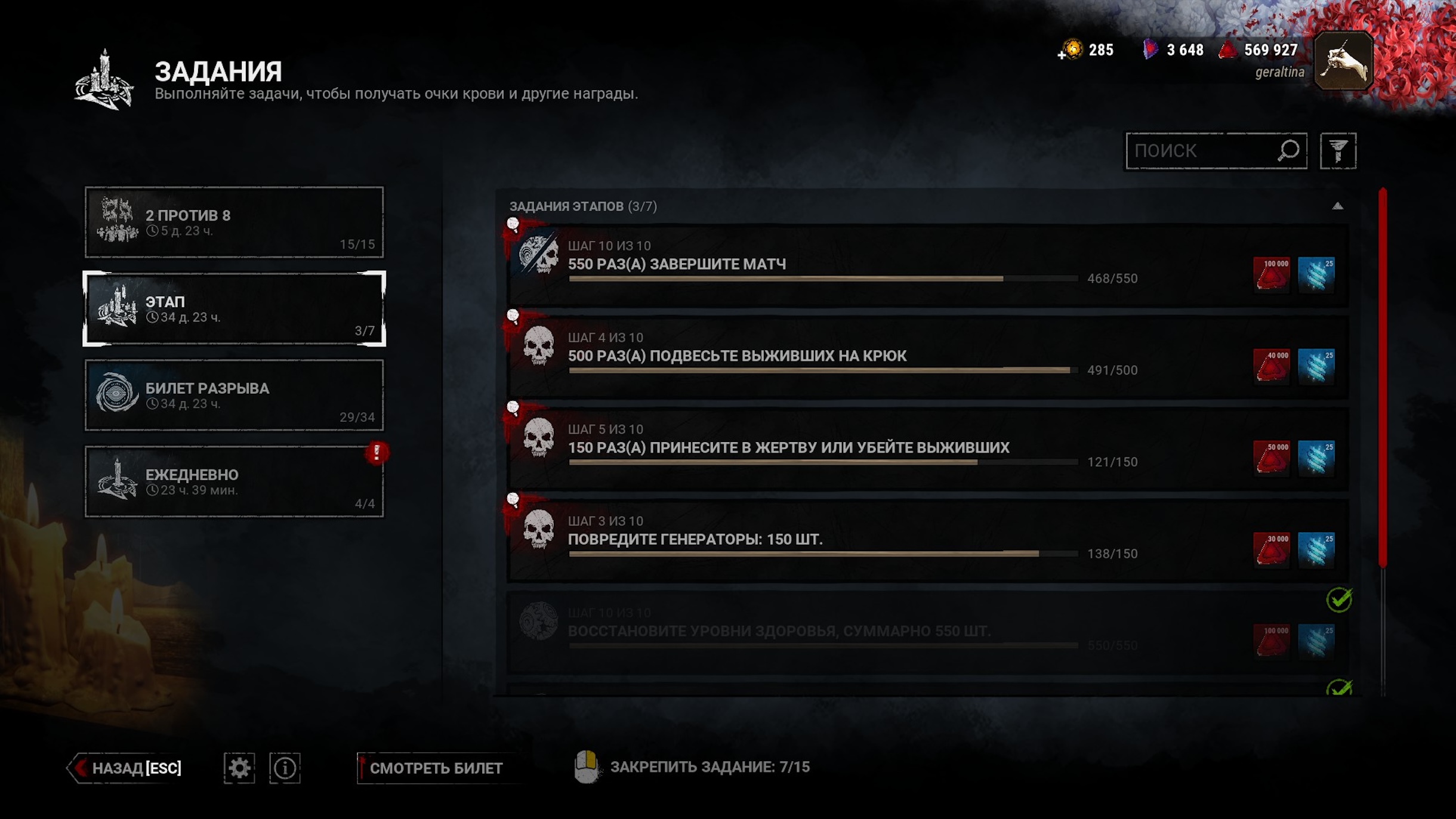Collapse the Задания этапов section arrow
The width and height of the screenshot is (1456, 819).
coord(1337,206)
